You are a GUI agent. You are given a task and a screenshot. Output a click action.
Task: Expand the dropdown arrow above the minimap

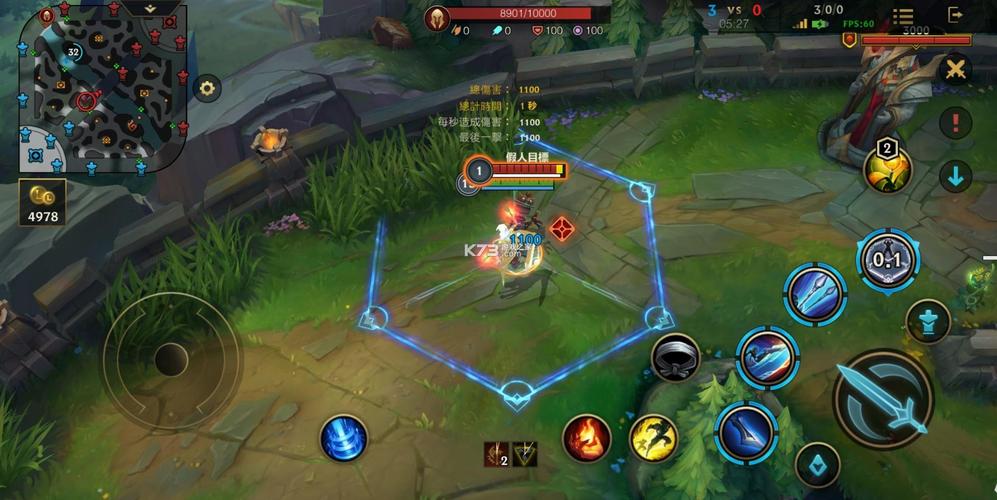coord(150,7)
